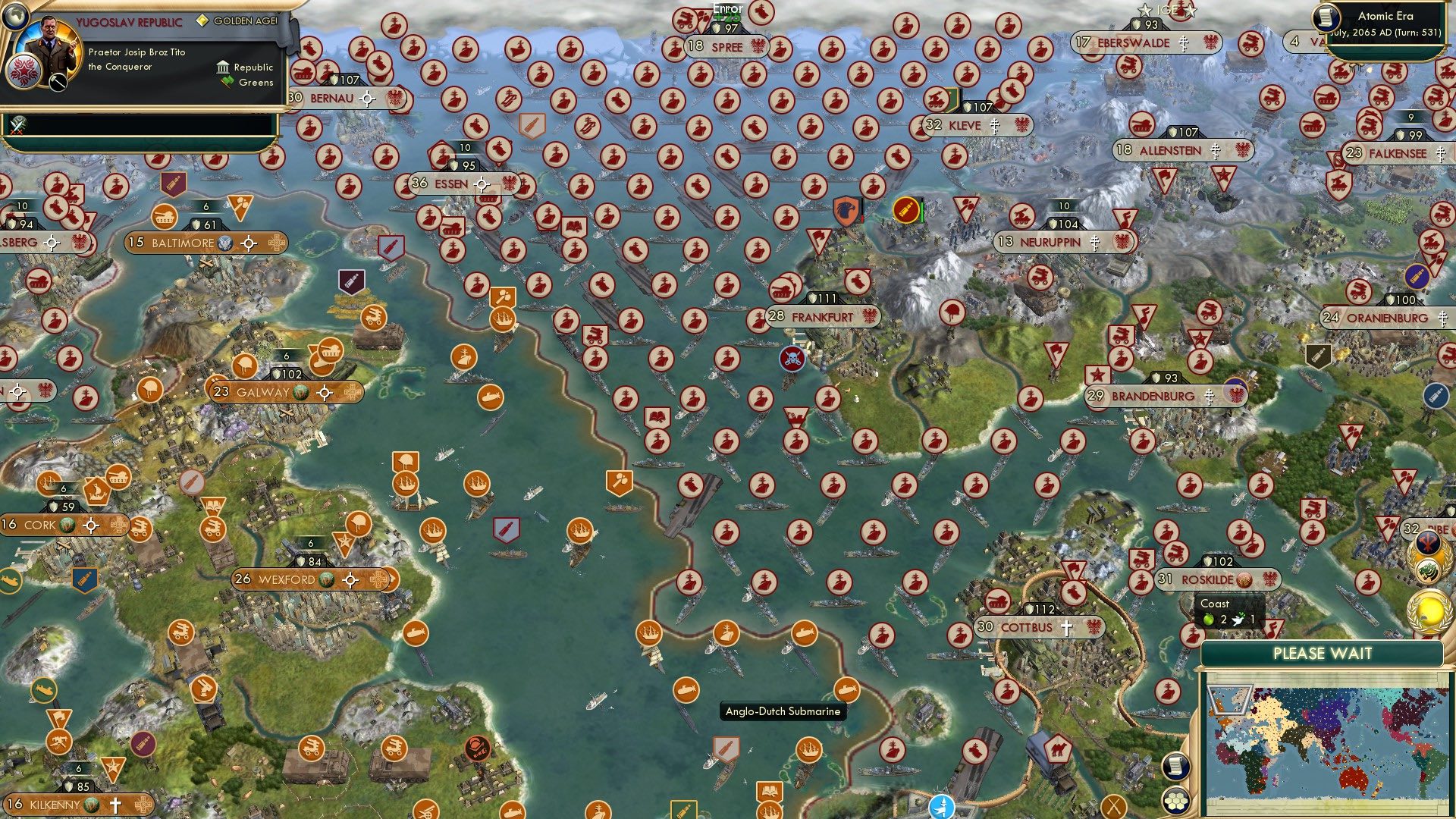The width and height of the screenshot is (1456, 819).
Task: Open the scroll notification icon on right edge
Action: [x=1175, y=768]
